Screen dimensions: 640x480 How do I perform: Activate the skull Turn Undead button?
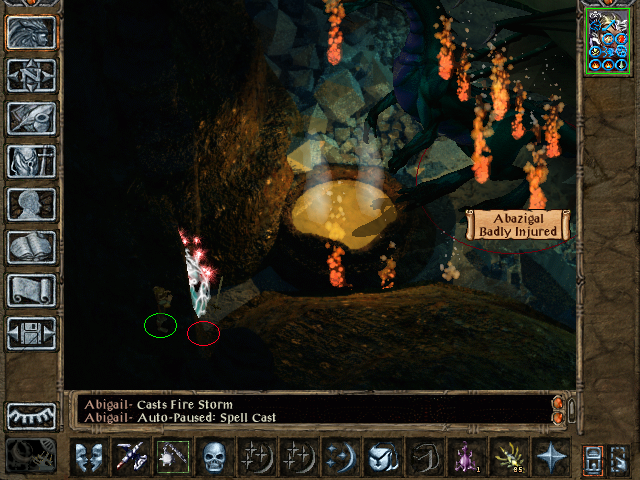(216, 456)
